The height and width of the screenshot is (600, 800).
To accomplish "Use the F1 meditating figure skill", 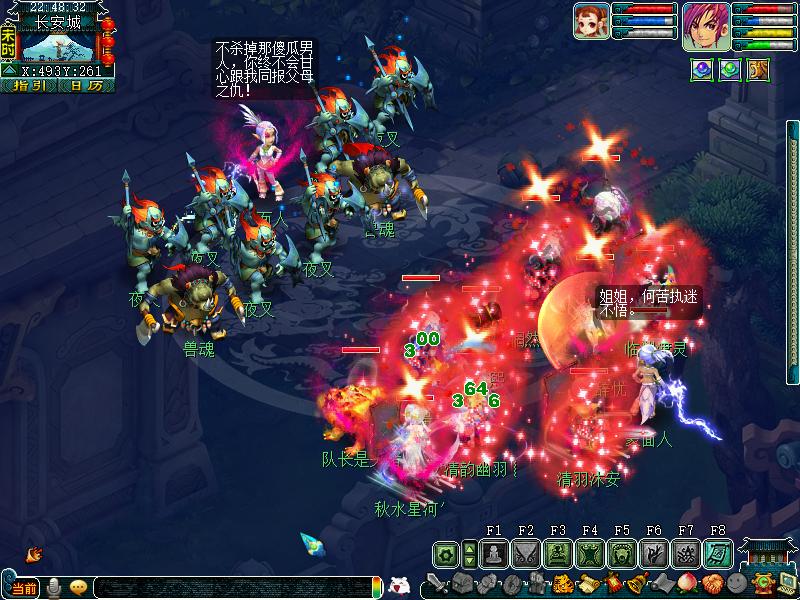I will 494,553.
